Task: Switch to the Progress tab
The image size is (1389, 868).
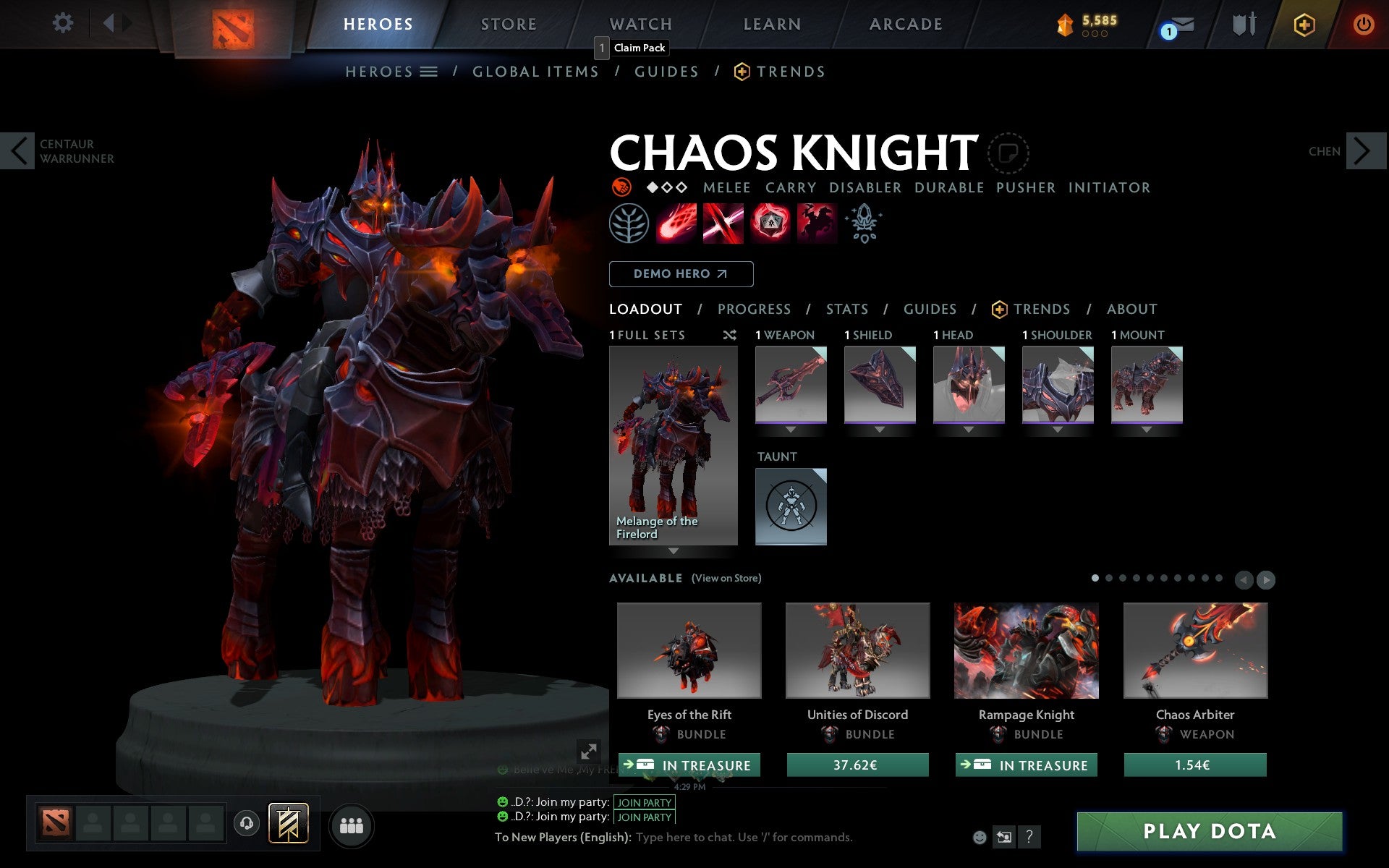Action: (x=754, y=309)
